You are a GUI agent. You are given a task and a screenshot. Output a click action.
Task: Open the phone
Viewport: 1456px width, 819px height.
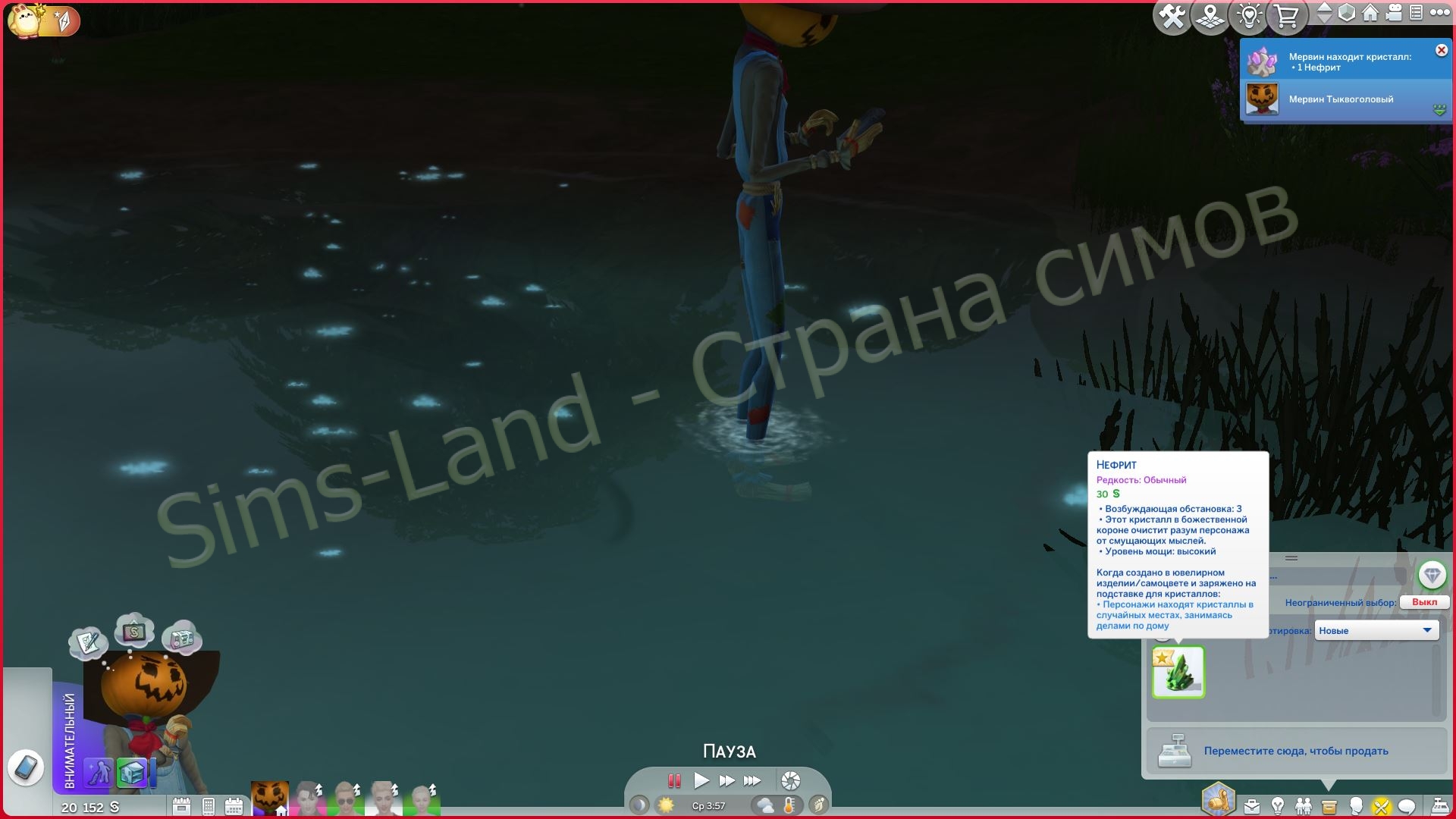26,767
